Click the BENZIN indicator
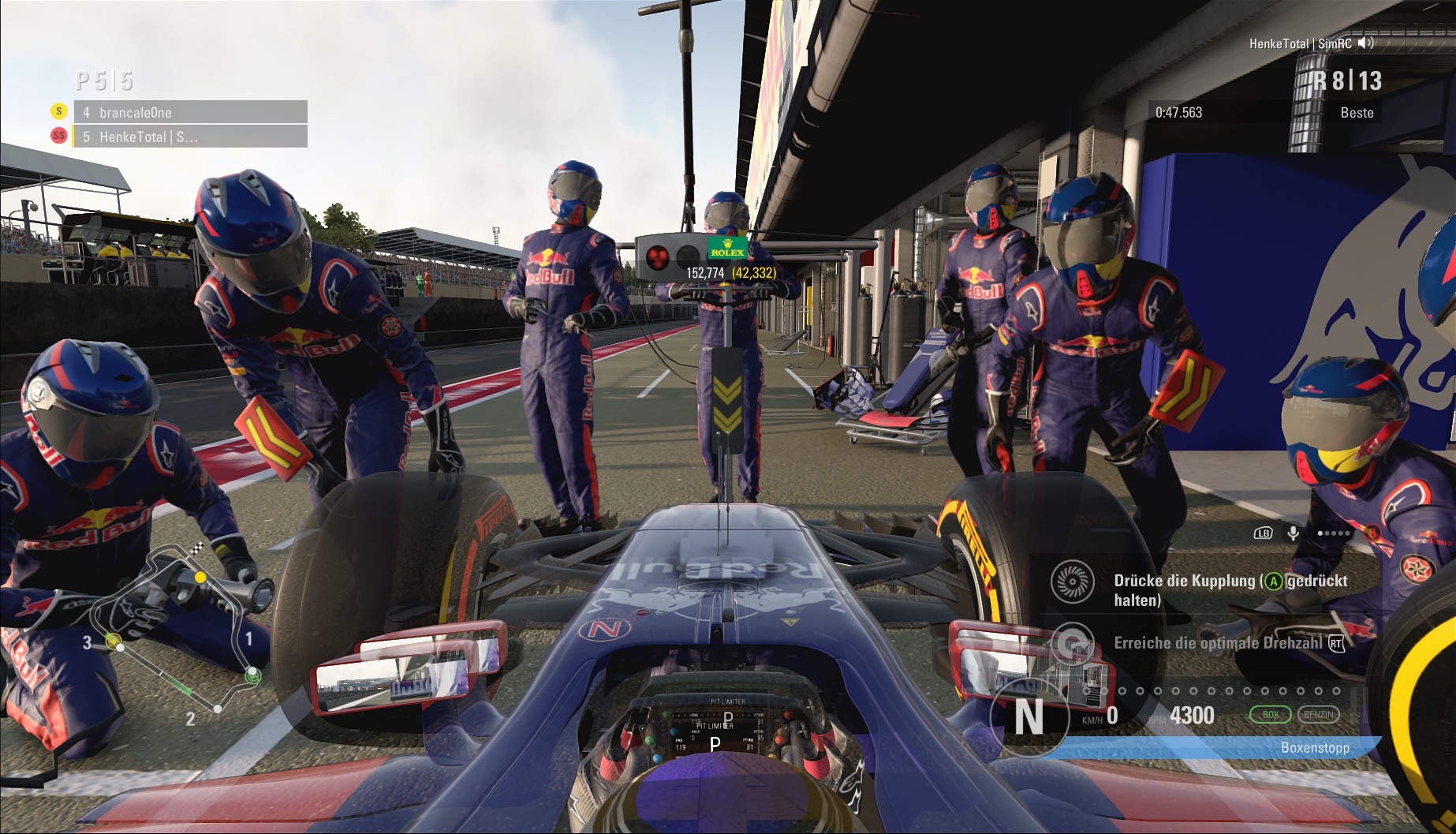1456x834 pixels. coord(1318,715)
